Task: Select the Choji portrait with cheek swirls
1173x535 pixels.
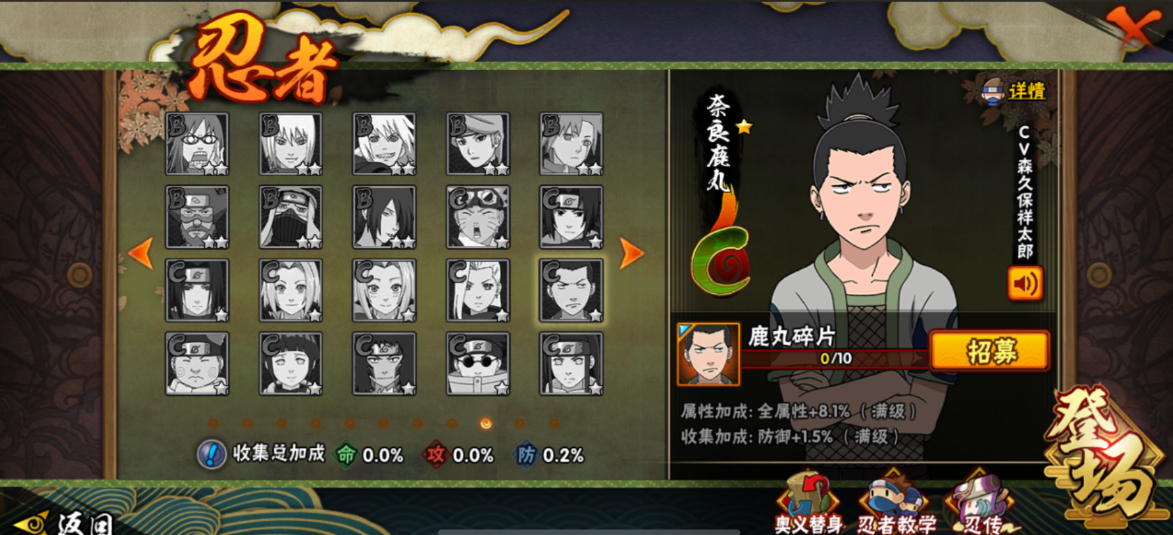Action: point(197,364)
